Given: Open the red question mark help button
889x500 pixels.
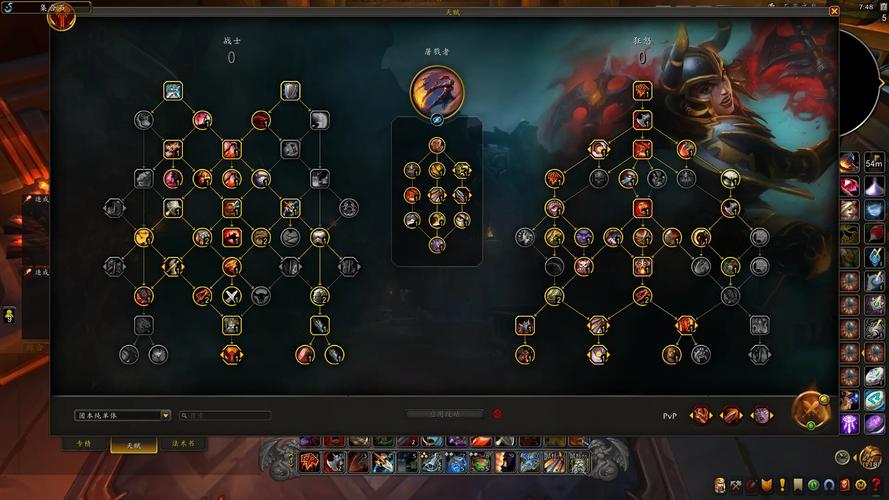Looking at the screenshot, I should pos(874,485).
